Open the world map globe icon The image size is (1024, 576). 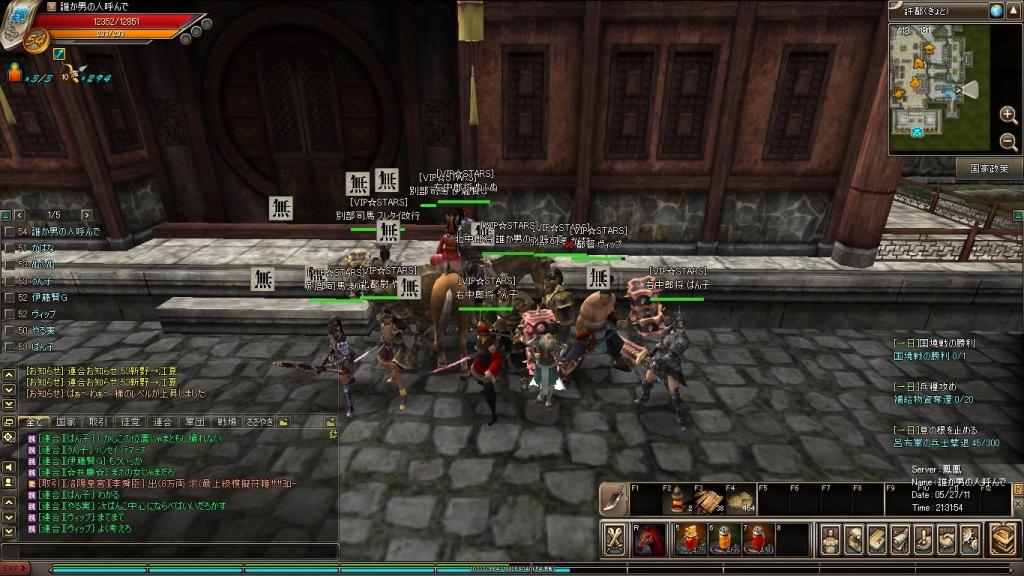pos(996,10)
